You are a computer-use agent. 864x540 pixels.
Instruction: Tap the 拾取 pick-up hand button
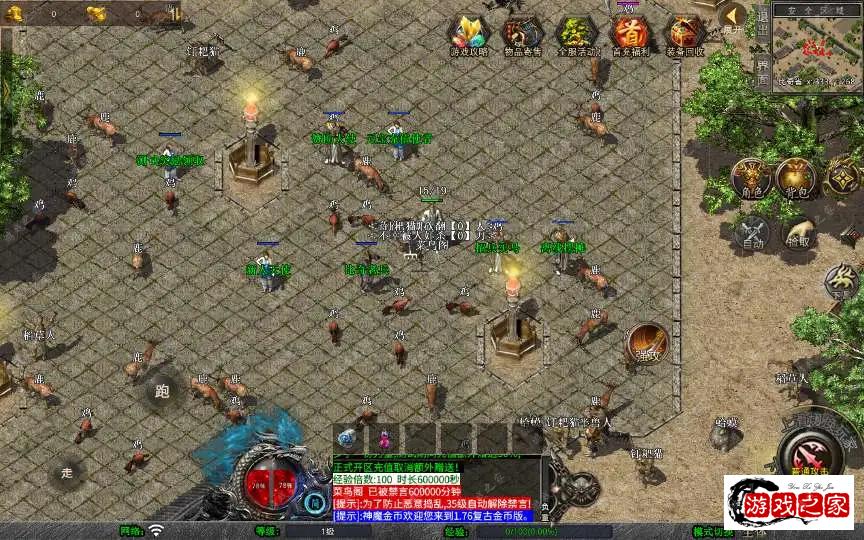click(798, 231)
